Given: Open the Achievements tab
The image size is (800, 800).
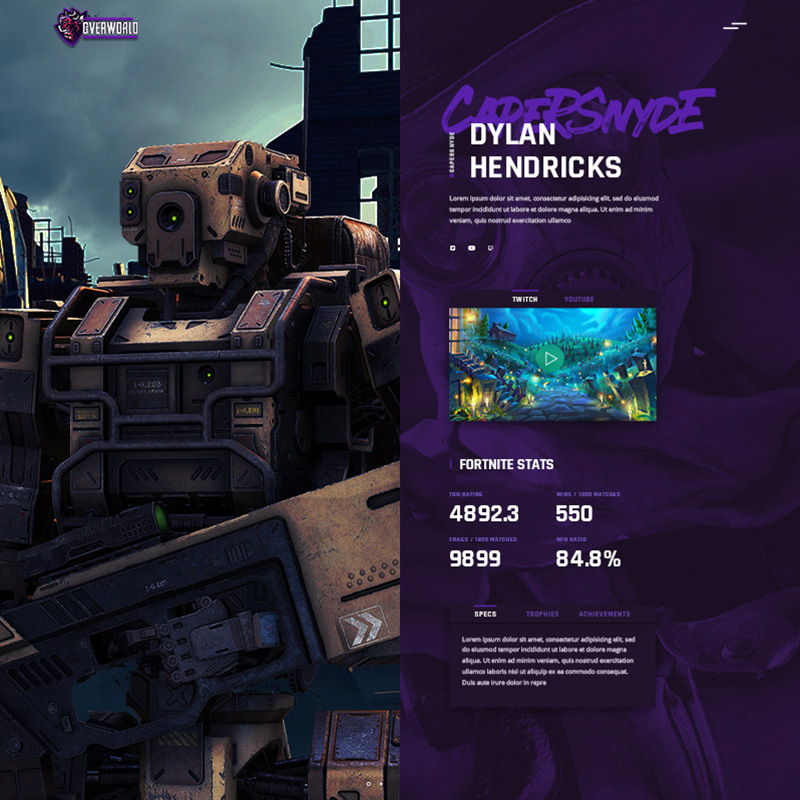Looking at the screenshot, I should 604,614.
